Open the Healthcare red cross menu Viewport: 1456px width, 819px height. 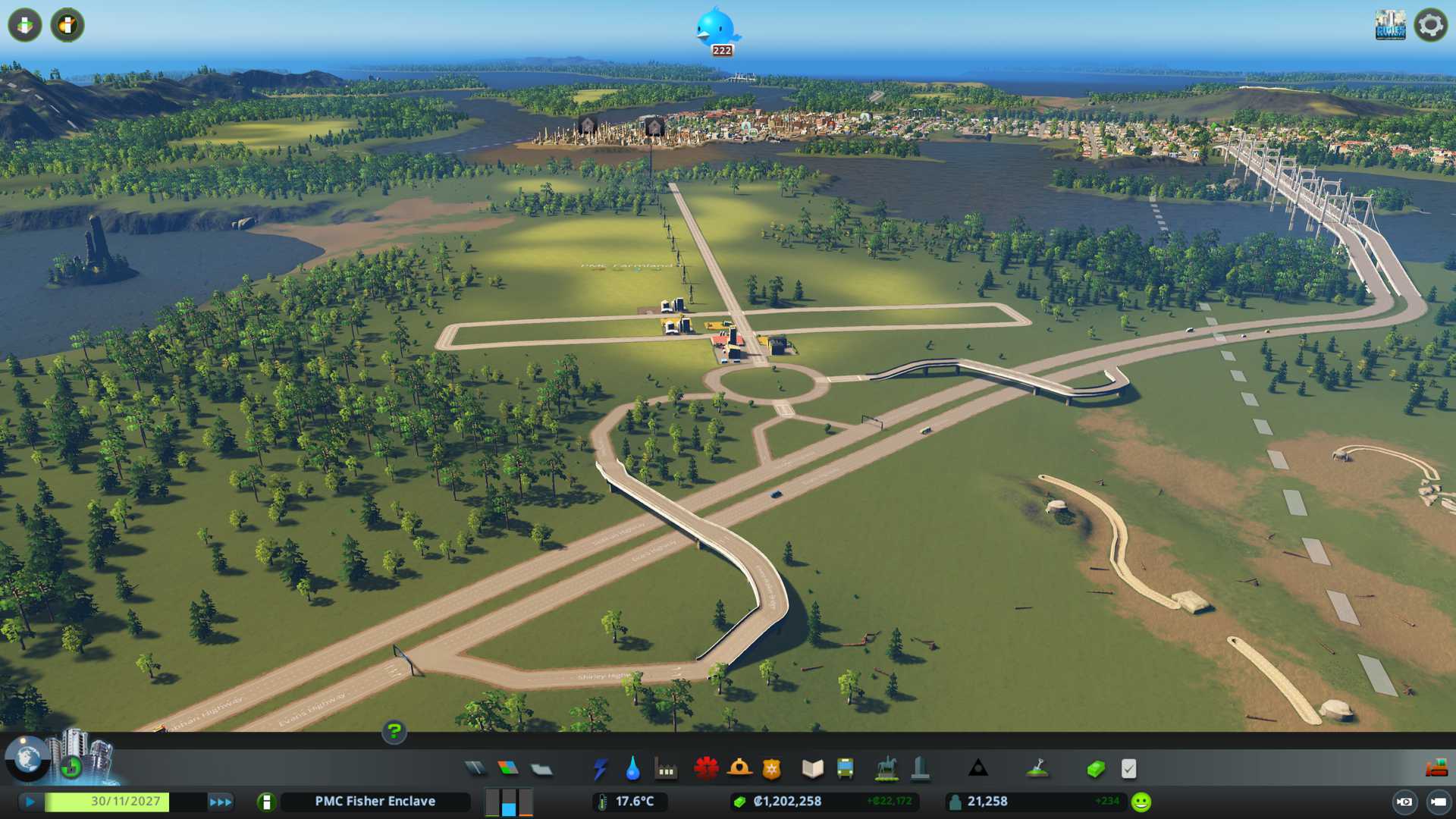pos(706,769)
